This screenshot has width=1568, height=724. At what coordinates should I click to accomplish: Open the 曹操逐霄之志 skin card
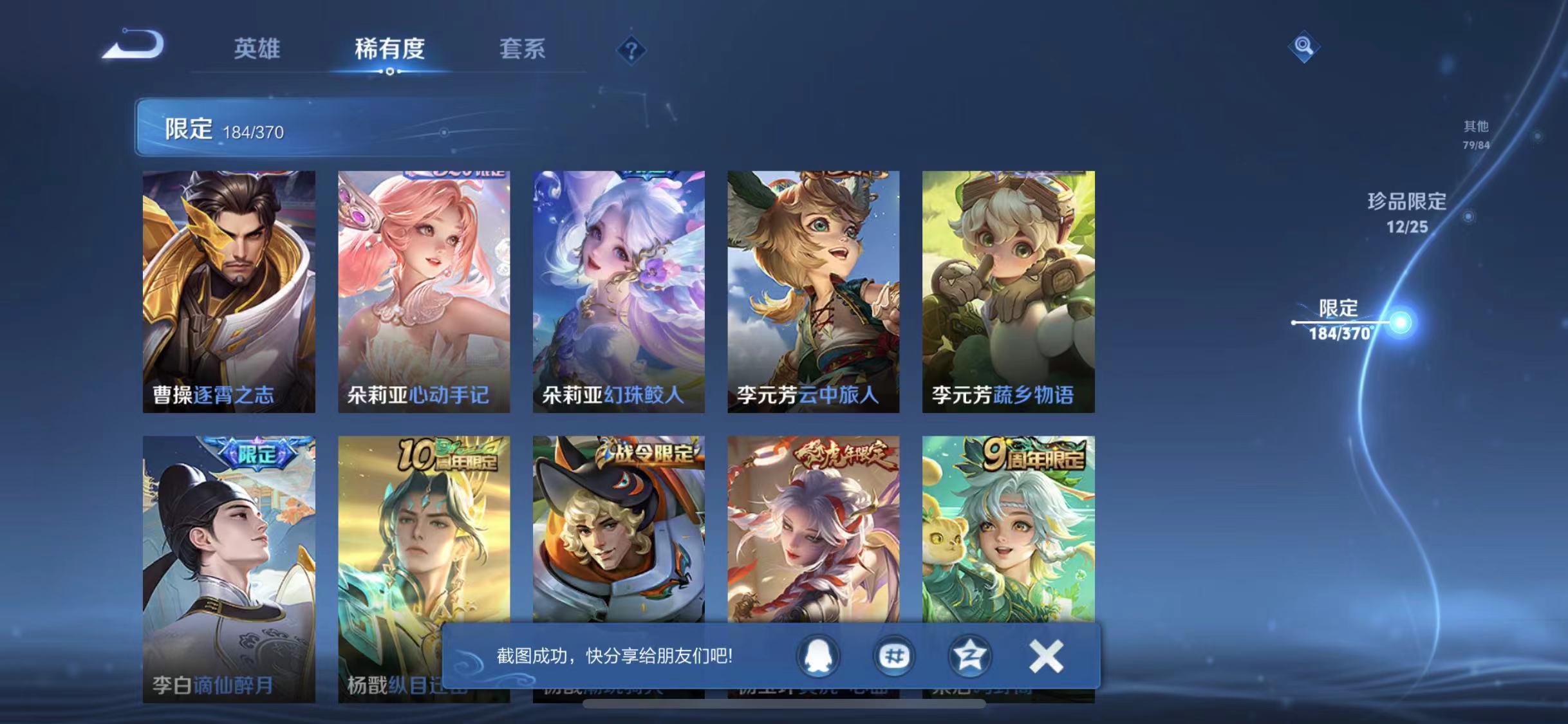click(x=230, y=290)
